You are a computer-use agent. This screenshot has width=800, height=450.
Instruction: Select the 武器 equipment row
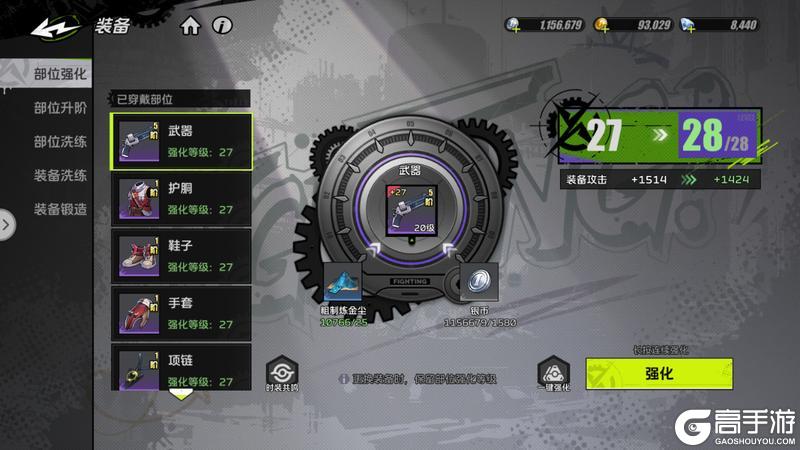click(x=181, y=141)
